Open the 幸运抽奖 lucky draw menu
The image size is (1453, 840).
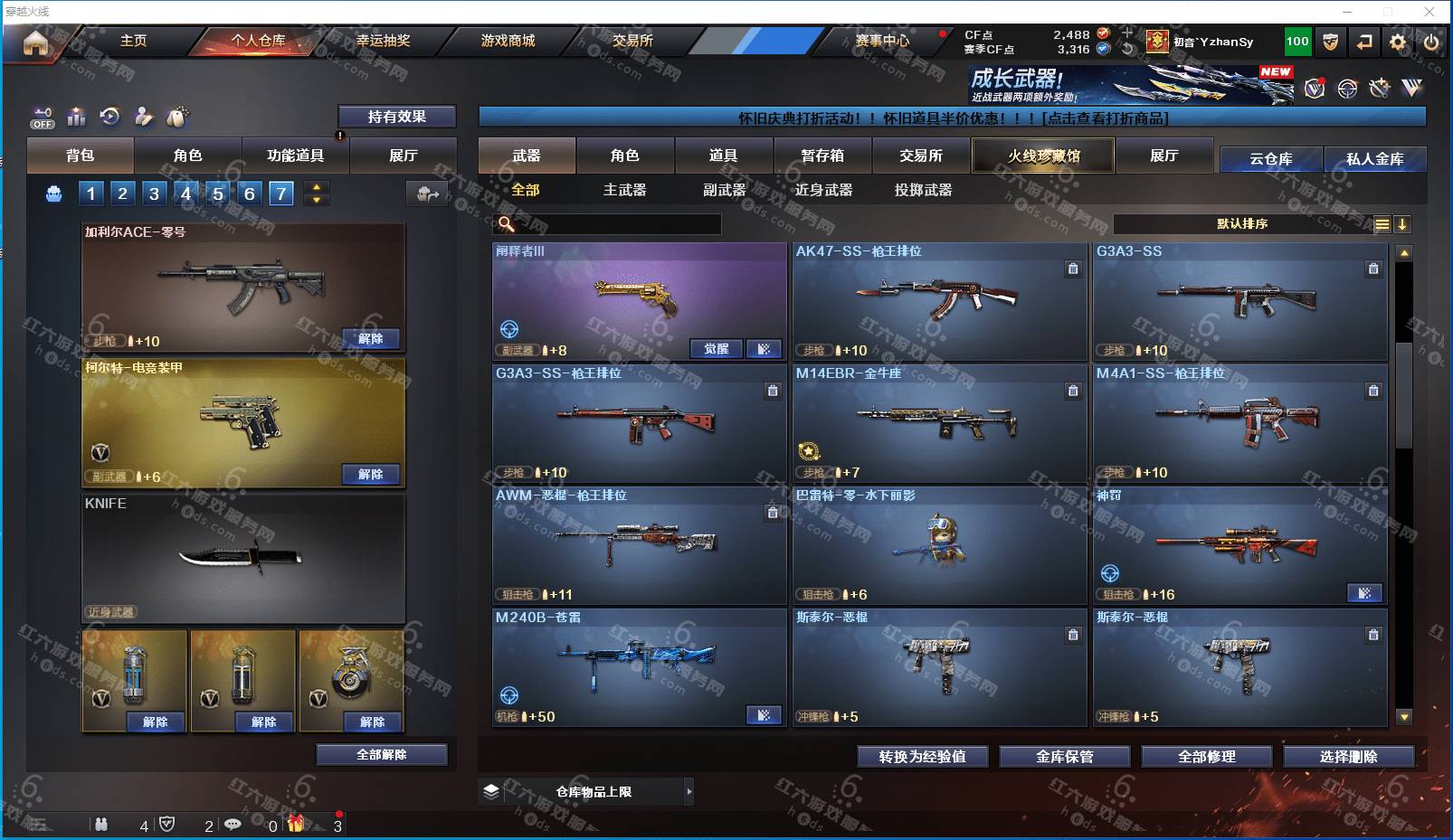(383, 41)
